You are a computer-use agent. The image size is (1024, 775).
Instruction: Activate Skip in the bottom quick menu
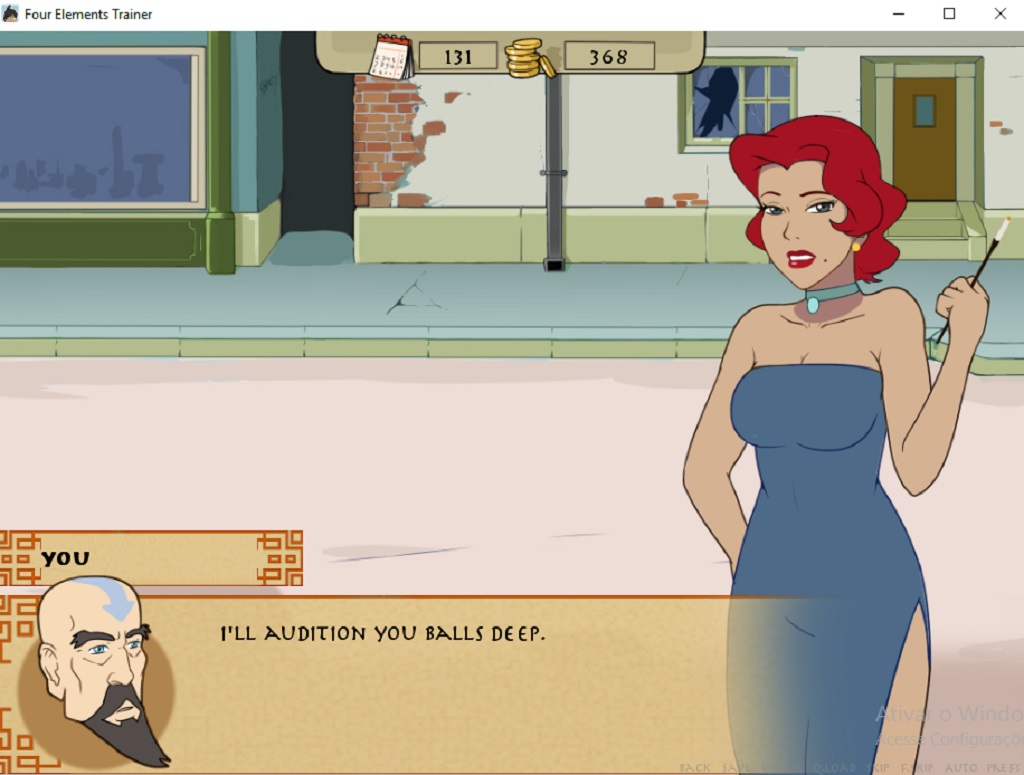pos(876,768)
